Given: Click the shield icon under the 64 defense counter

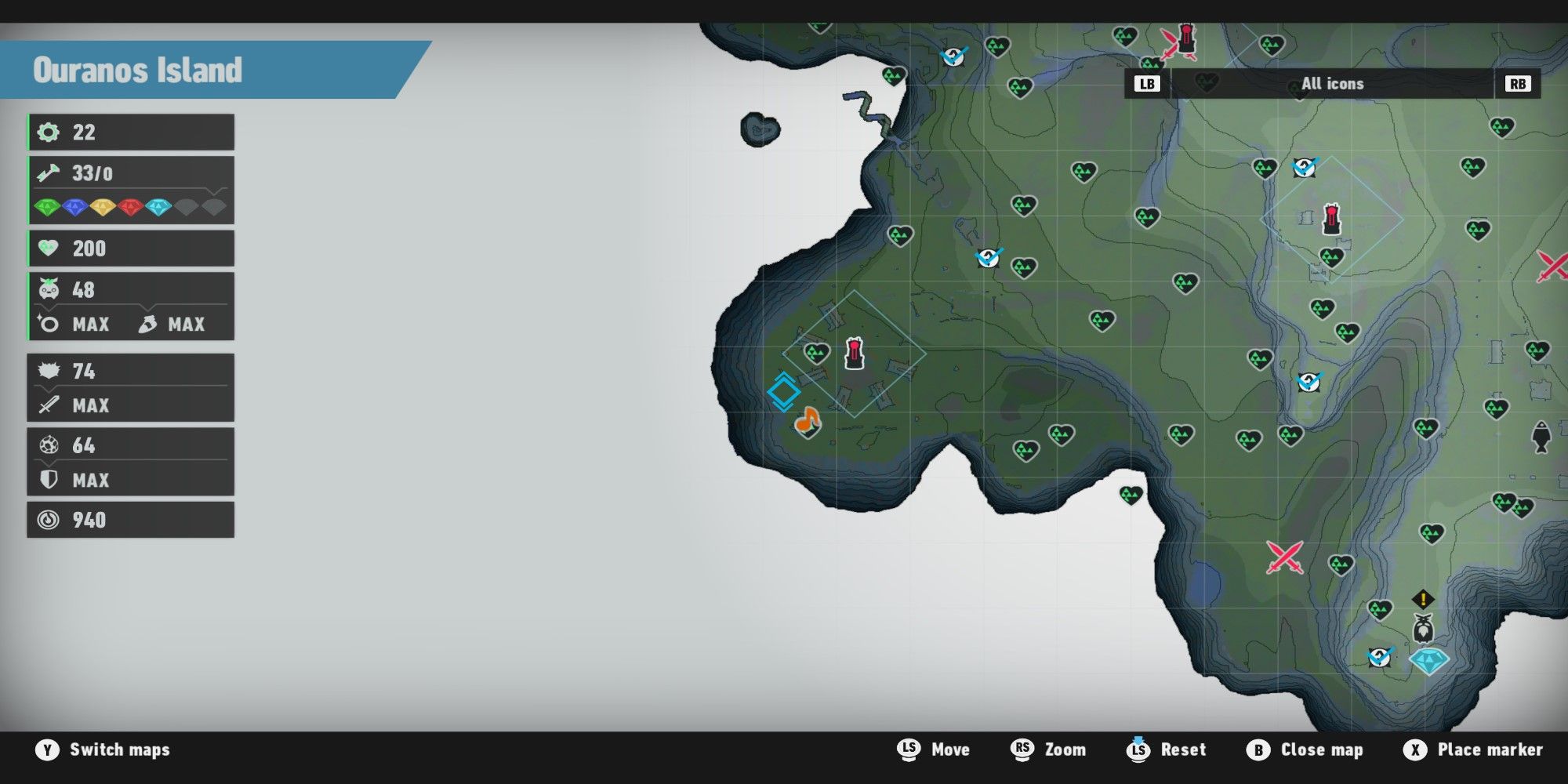Looking at the screenshot, I should [49, 480].
